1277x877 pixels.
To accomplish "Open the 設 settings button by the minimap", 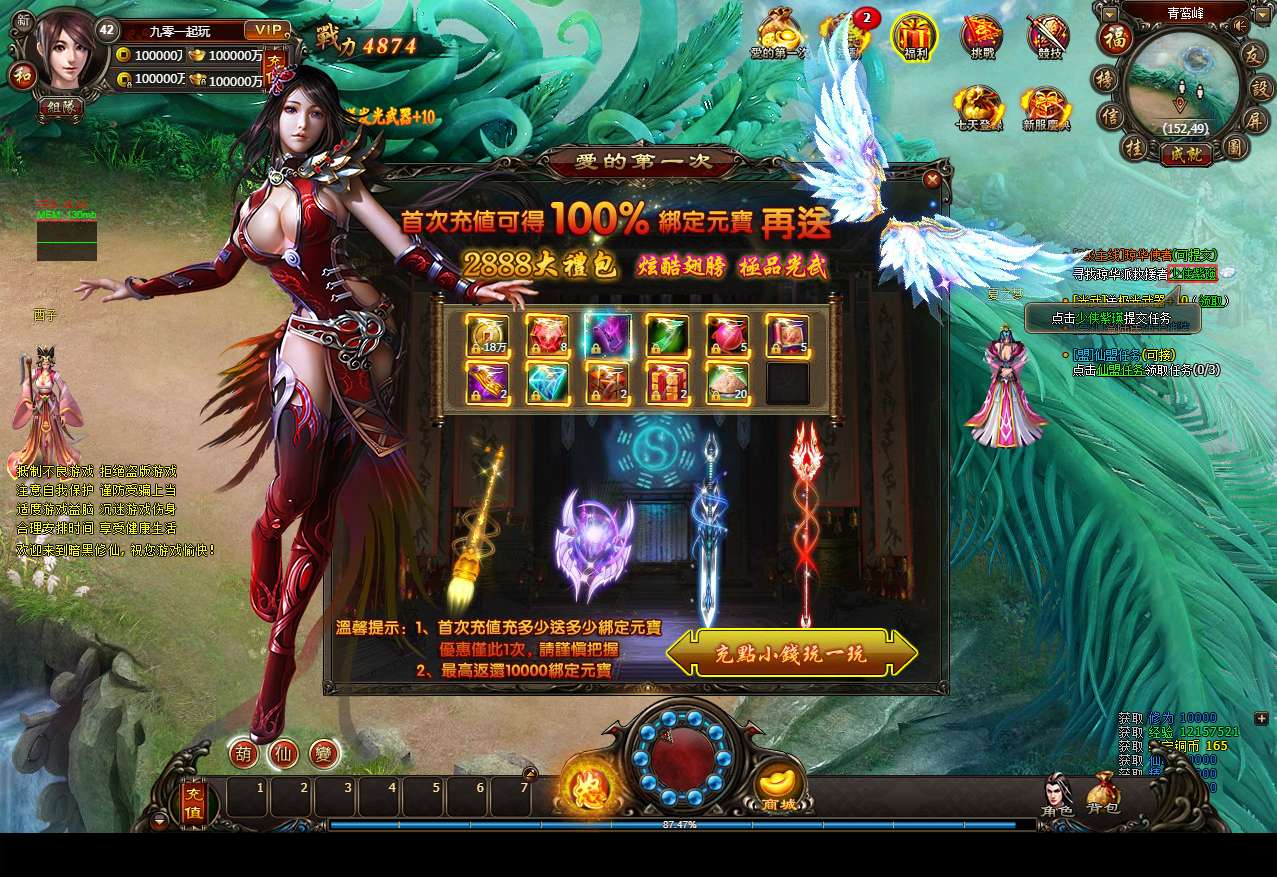I will (1259, 88).
